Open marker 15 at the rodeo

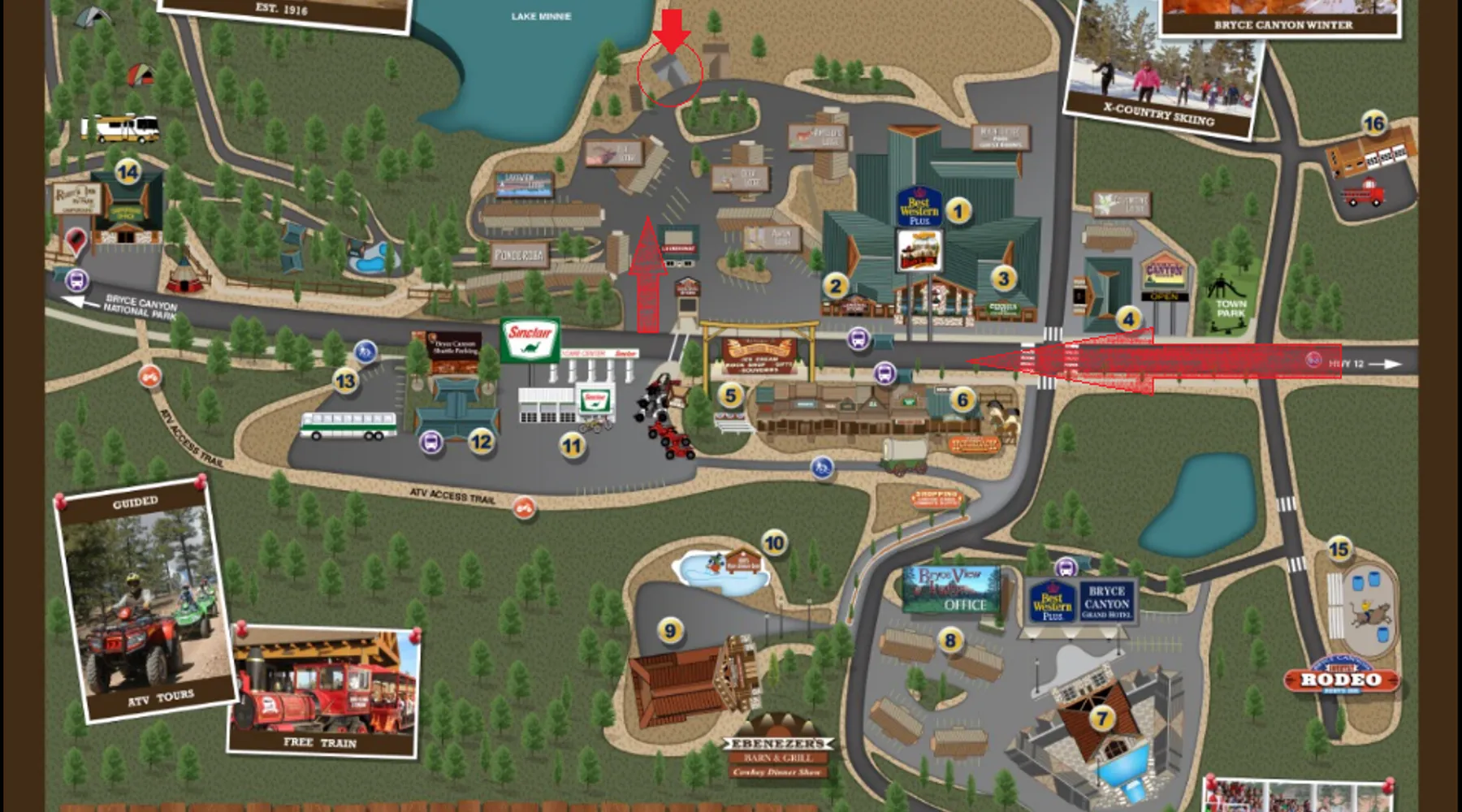pyautogui.click(x=1339, y=550)
